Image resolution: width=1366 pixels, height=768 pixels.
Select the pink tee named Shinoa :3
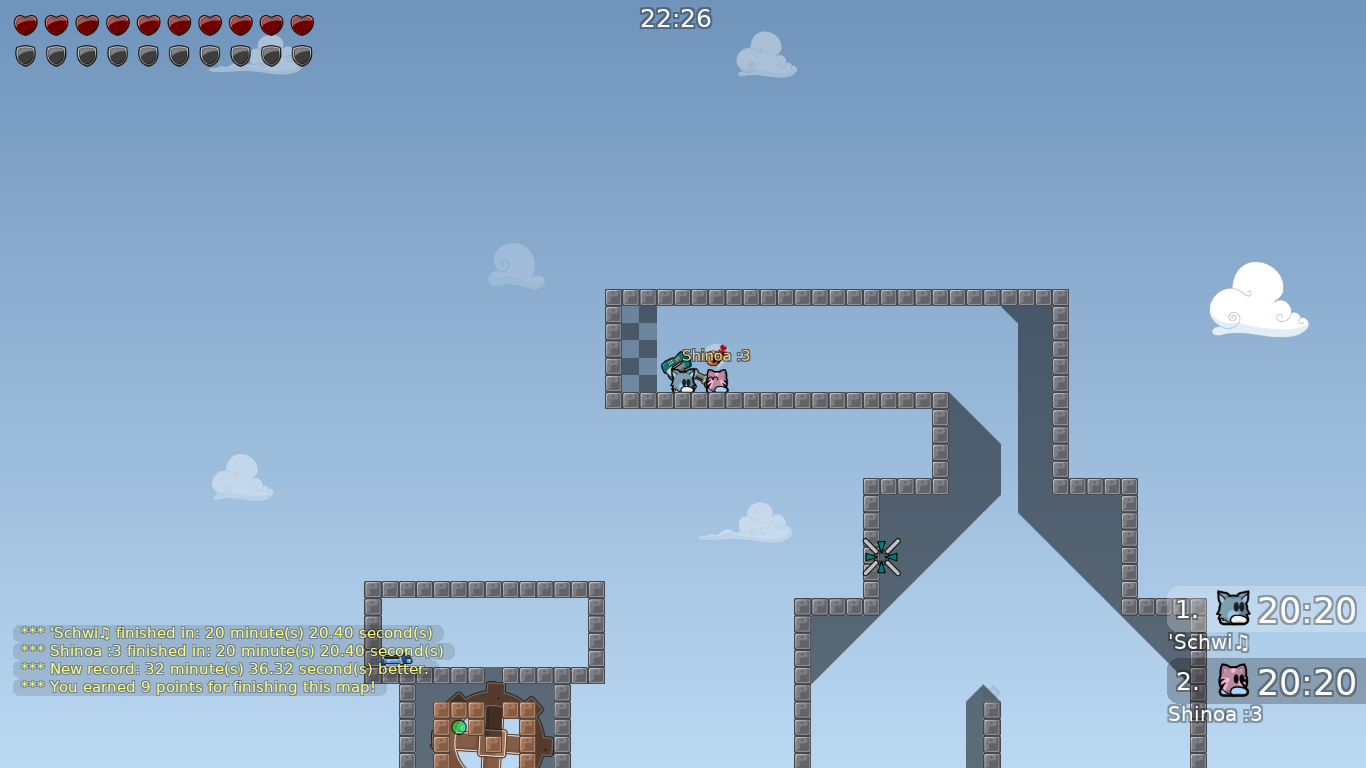coord(716,380)
